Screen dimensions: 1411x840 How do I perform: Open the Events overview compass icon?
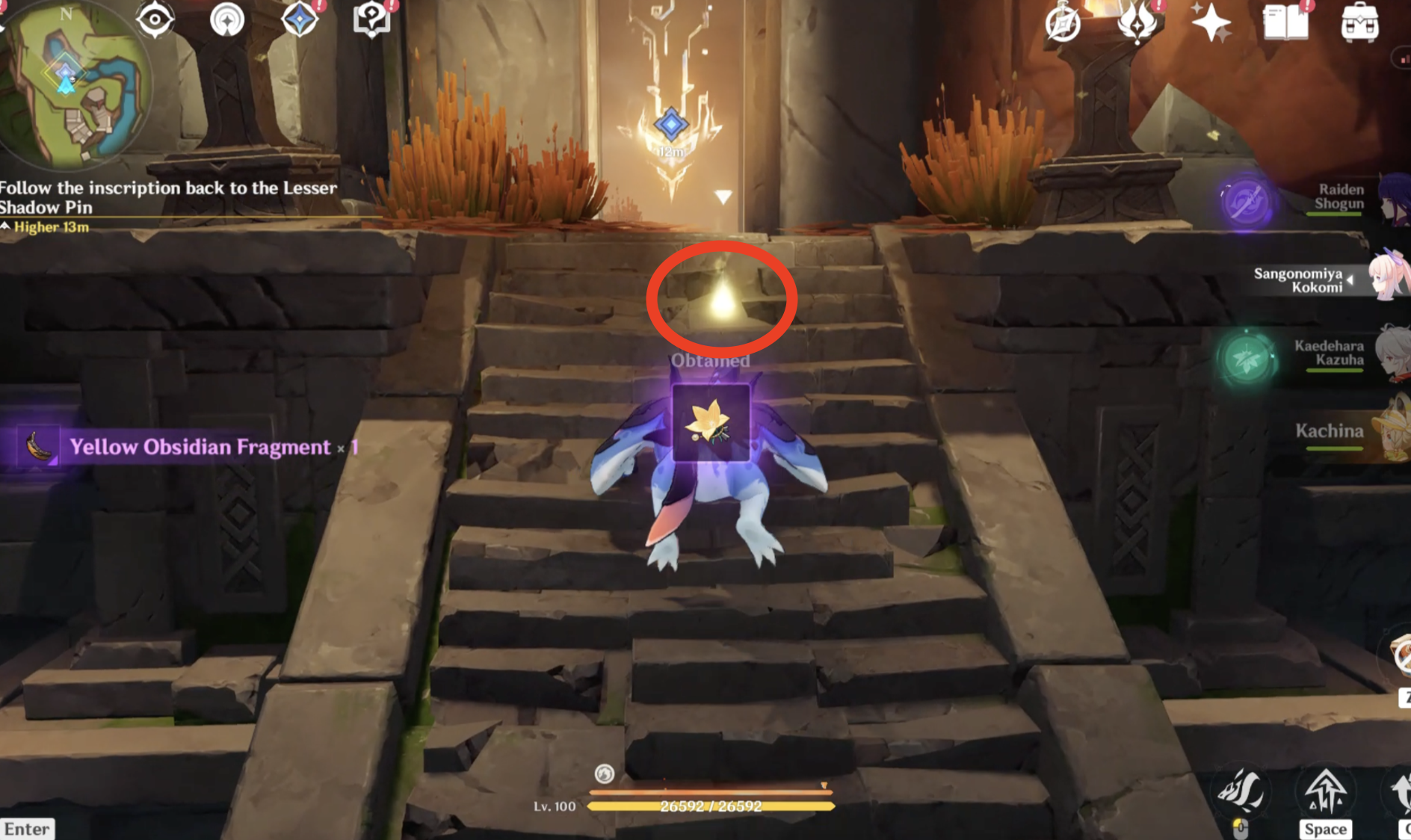pyautogui.click(x=1063, y=24)
